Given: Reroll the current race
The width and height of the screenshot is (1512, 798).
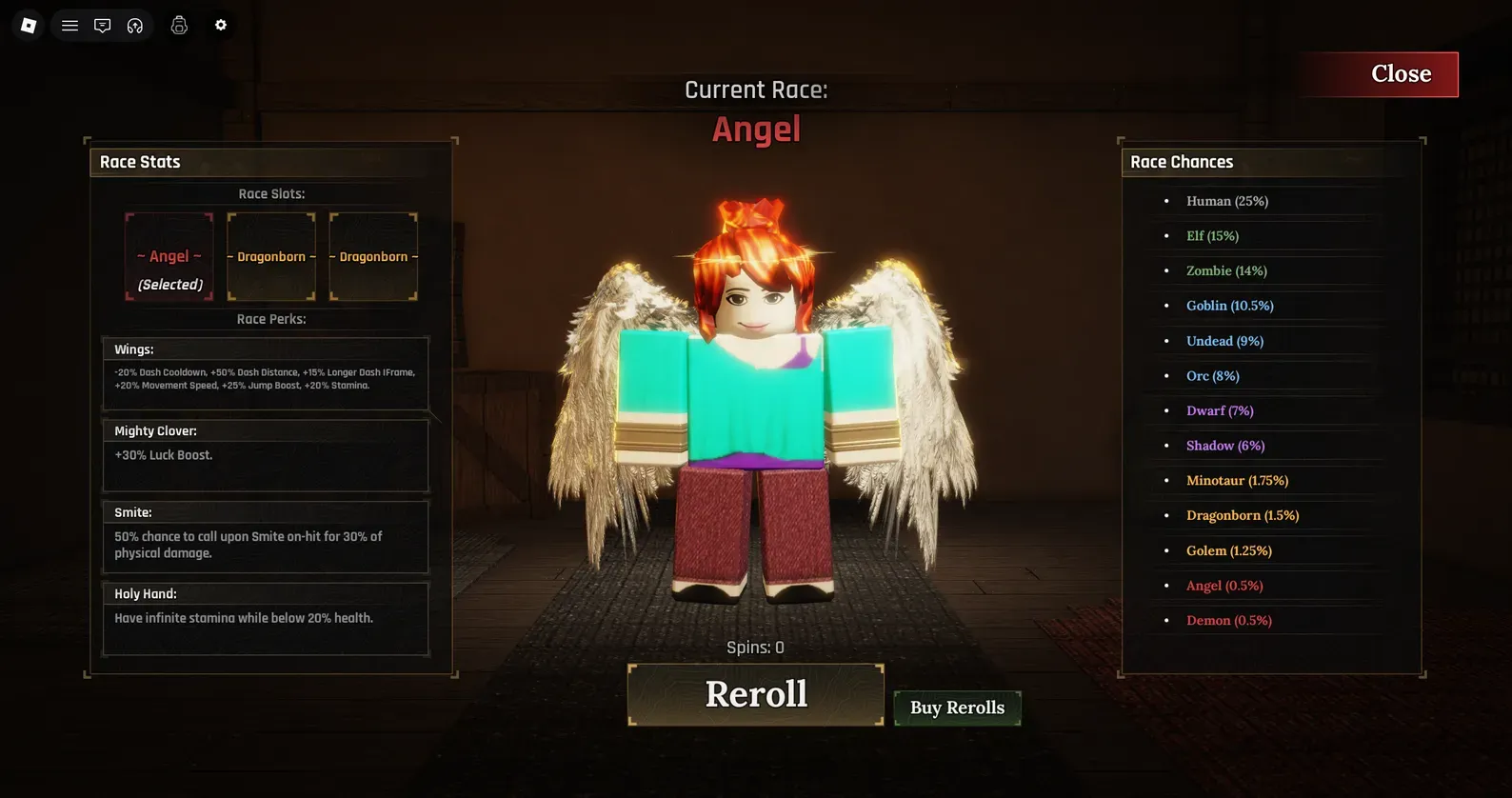Looking at the screenshot, I should [756, 694].
